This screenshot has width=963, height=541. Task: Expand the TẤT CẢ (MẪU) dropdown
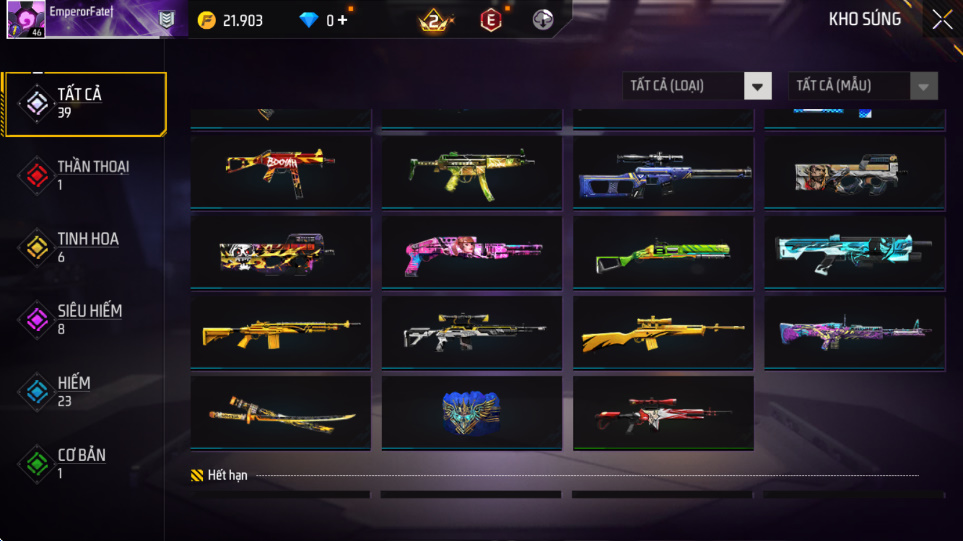[863, 86]
